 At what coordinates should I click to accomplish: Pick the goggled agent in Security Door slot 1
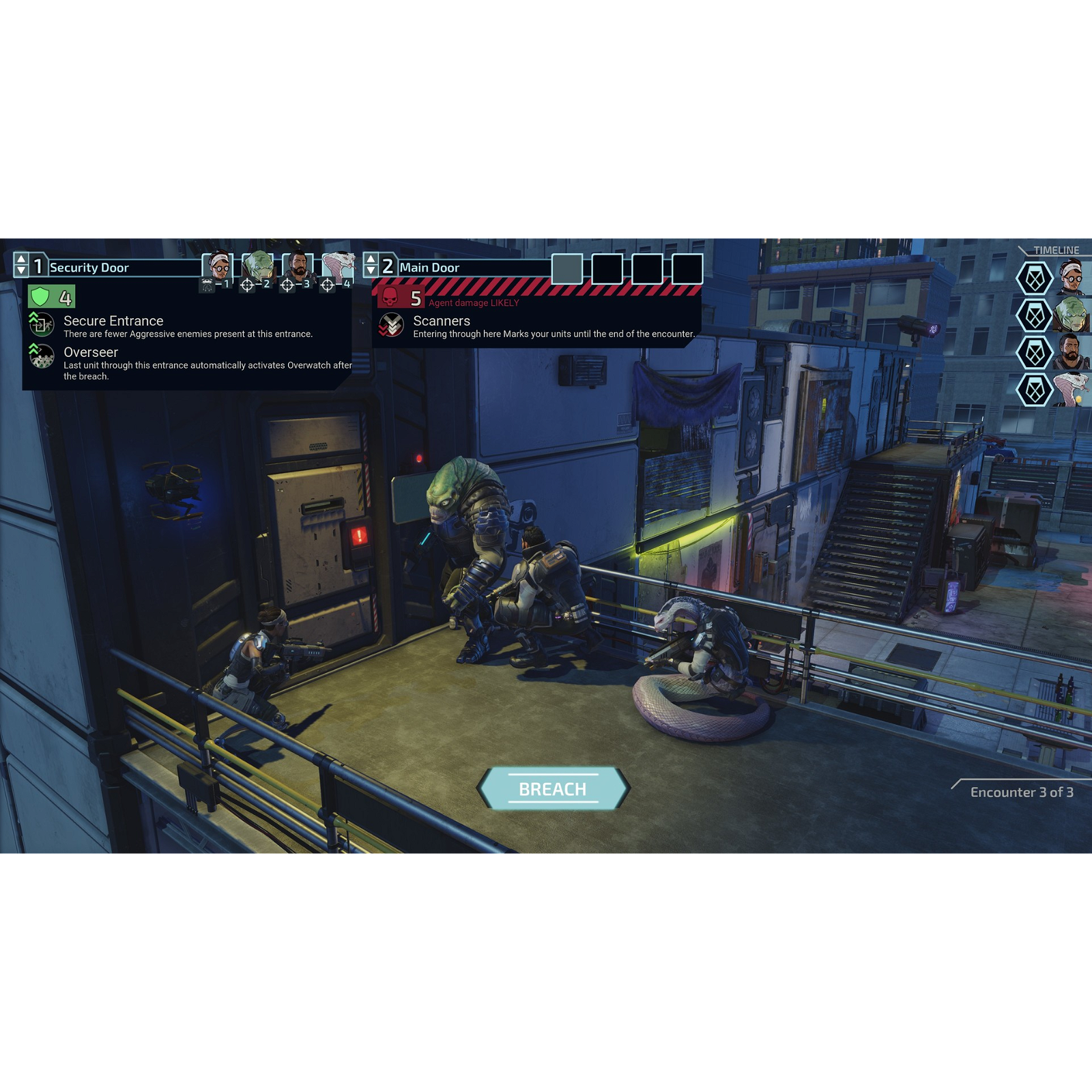click(x=218, y=267)
